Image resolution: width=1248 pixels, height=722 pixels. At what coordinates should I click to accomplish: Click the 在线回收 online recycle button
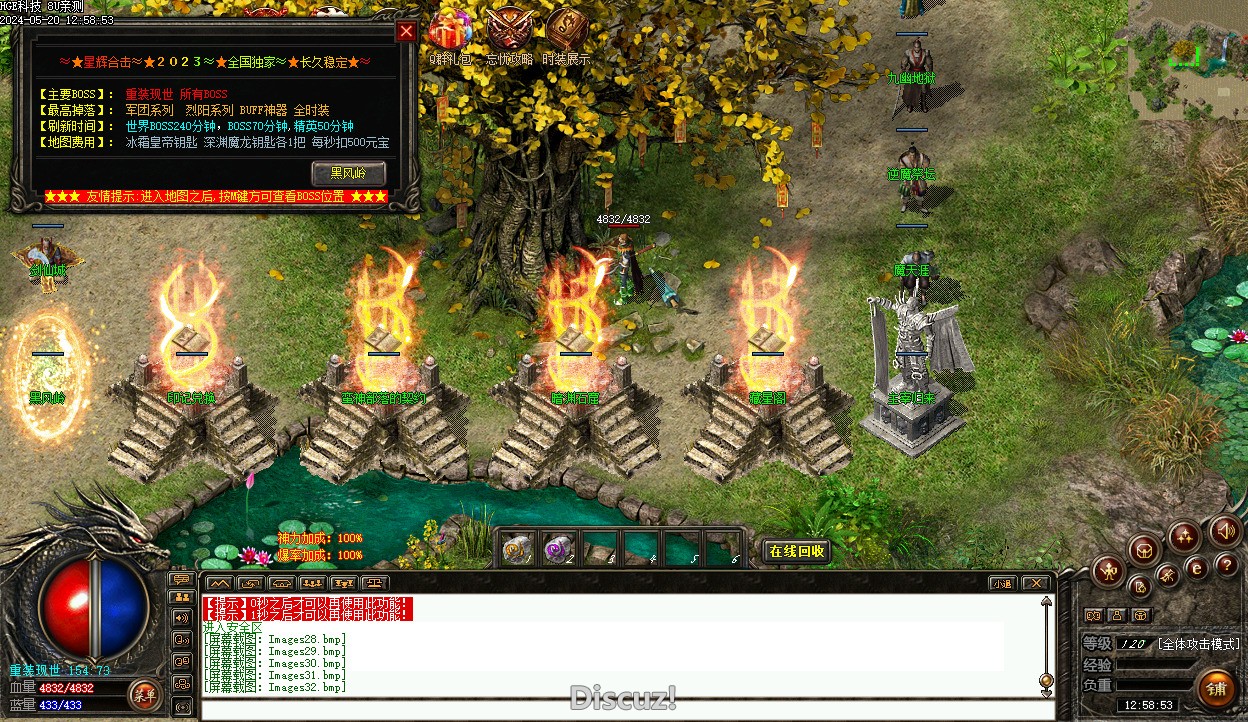click(797, 551)
